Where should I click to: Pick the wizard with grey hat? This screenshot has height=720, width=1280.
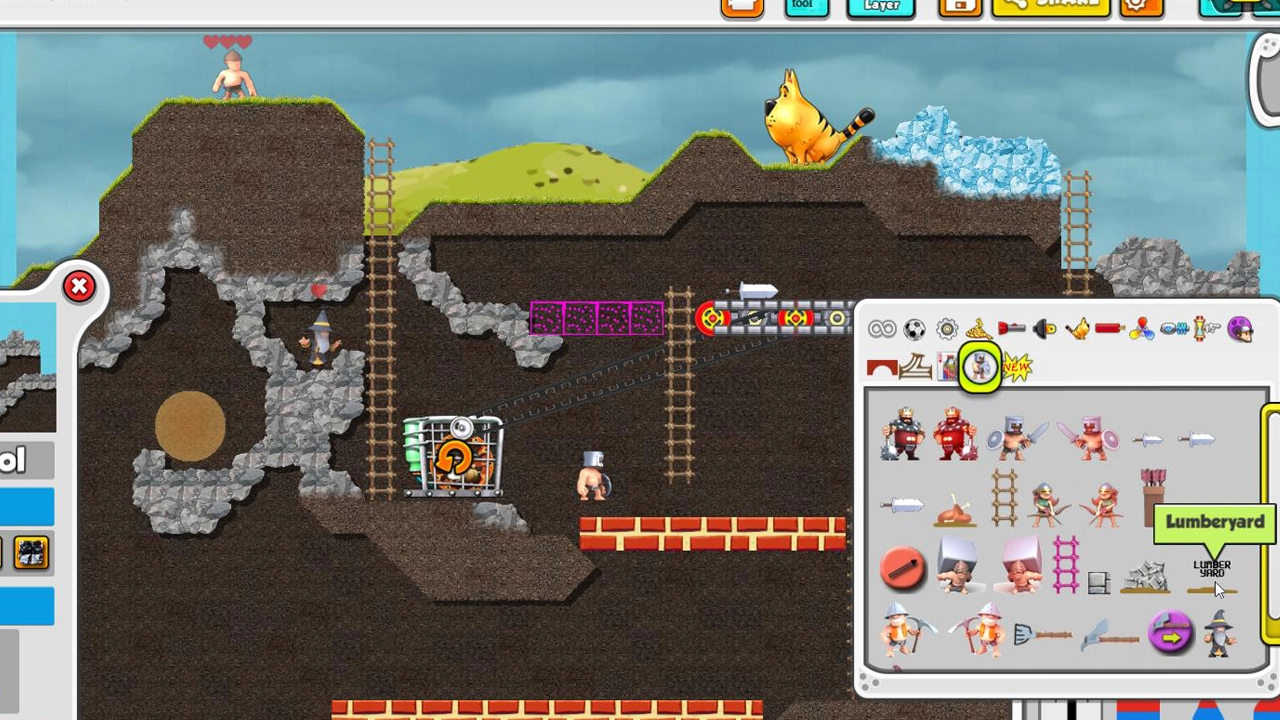(x=1219, y=633)
